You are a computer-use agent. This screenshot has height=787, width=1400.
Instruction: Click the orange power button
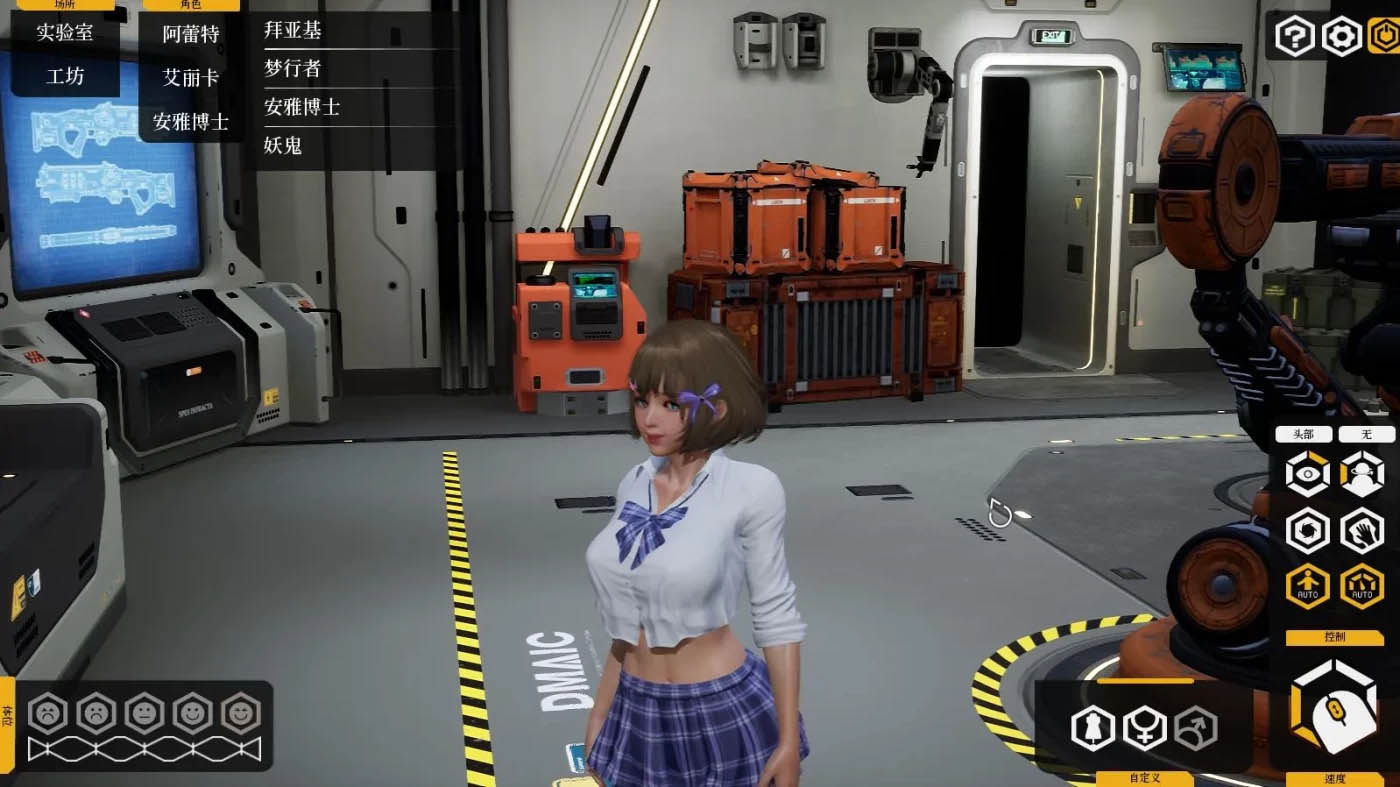[x=1385, y=37]
